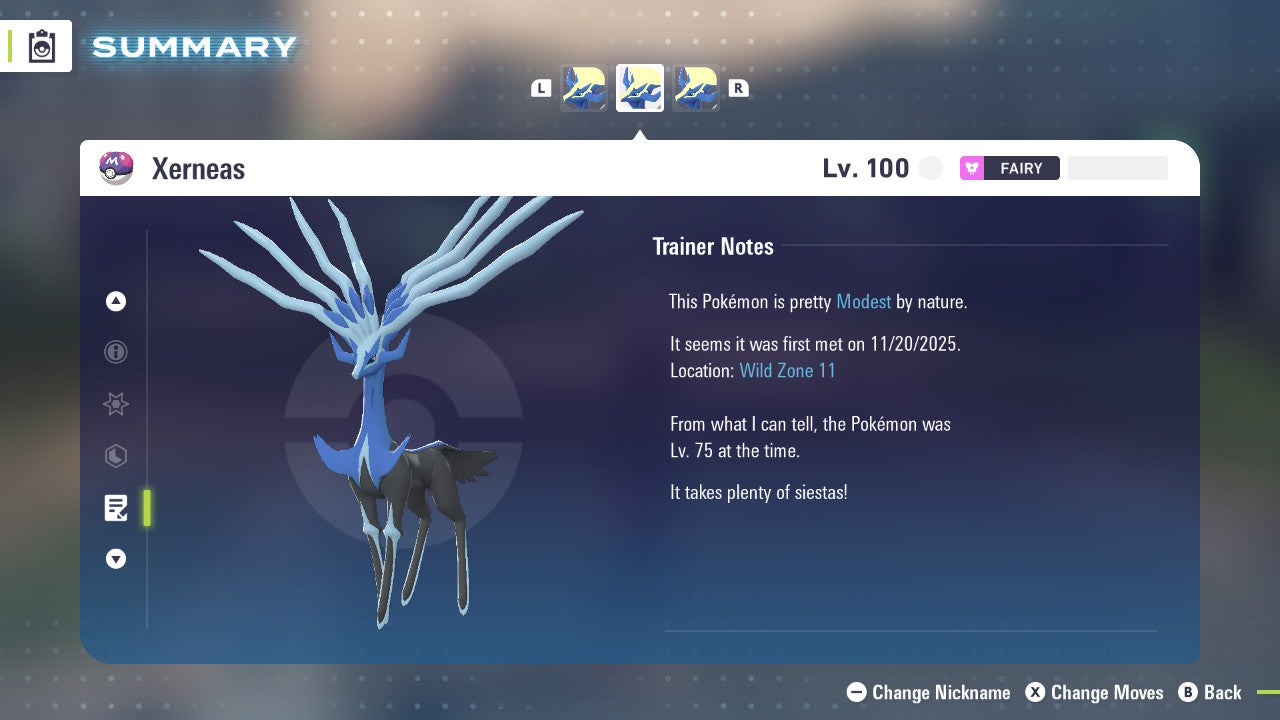The width and height of the screenshot is (1280, 720).
Task: Click the minus icon beside Change Nickname
Action: tap(856, 692)
